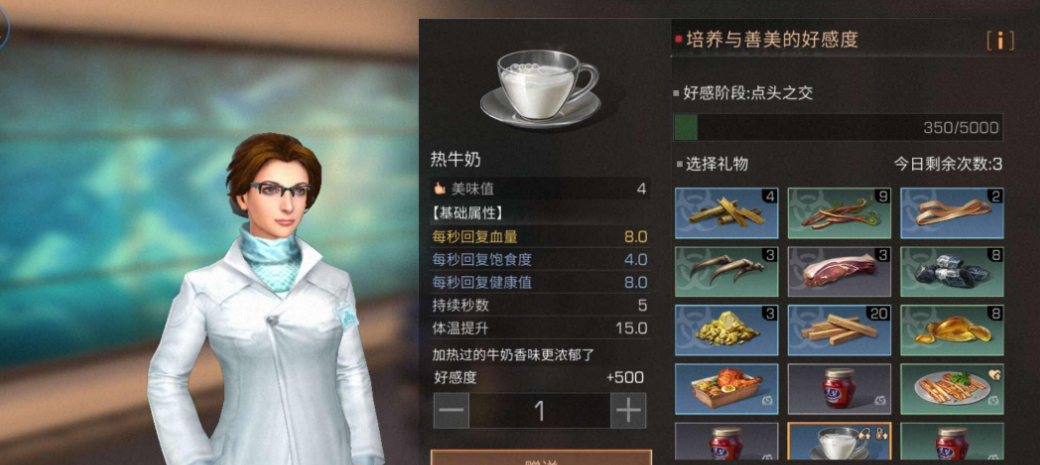Viewport: 1040px width, 465px height.
Task: Select the raw meat gift slot
Action: 839,270
